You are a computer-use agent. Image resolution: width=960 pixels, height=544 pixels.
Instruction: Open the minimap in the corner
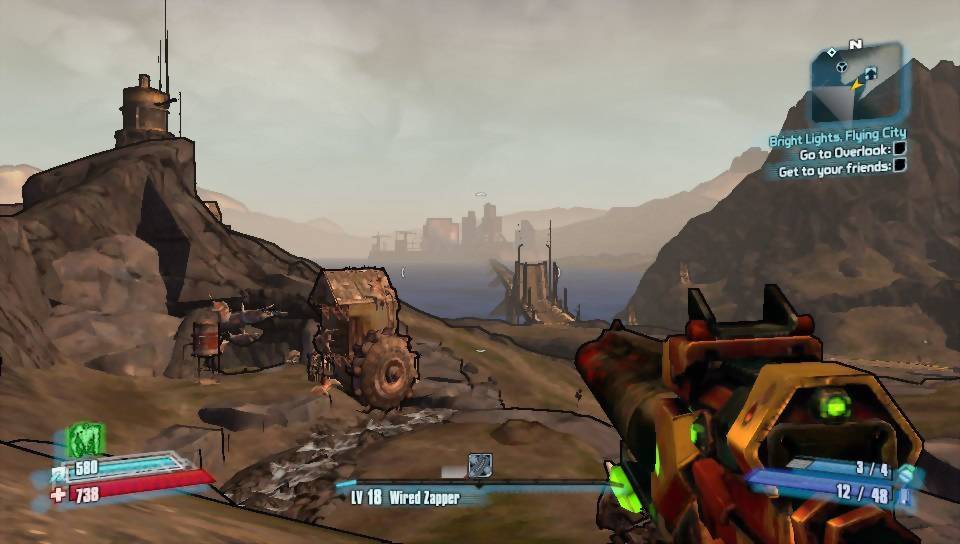[x=857, y=82]
